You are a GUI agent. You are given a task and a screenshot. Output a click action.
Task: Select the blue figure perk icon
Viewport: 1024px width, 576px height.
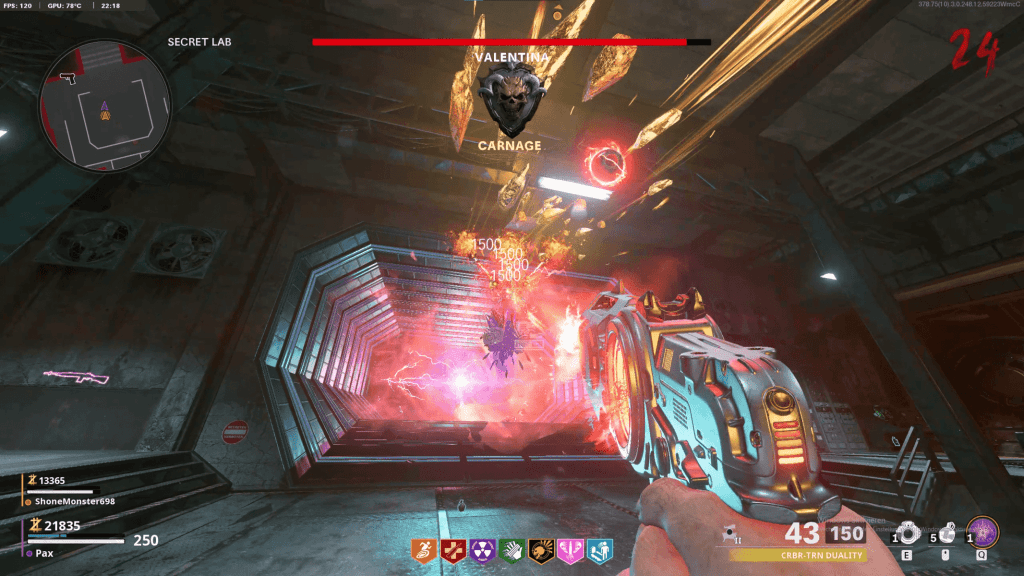600,549
